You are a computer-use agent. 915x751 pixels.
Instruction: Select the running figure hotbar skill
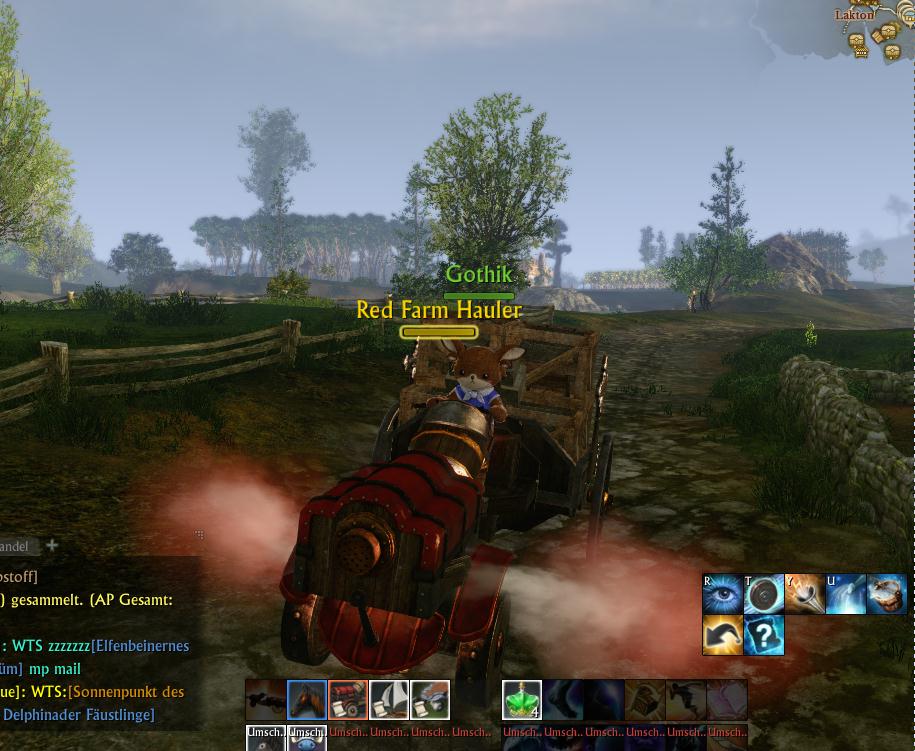tap(686, 700)
